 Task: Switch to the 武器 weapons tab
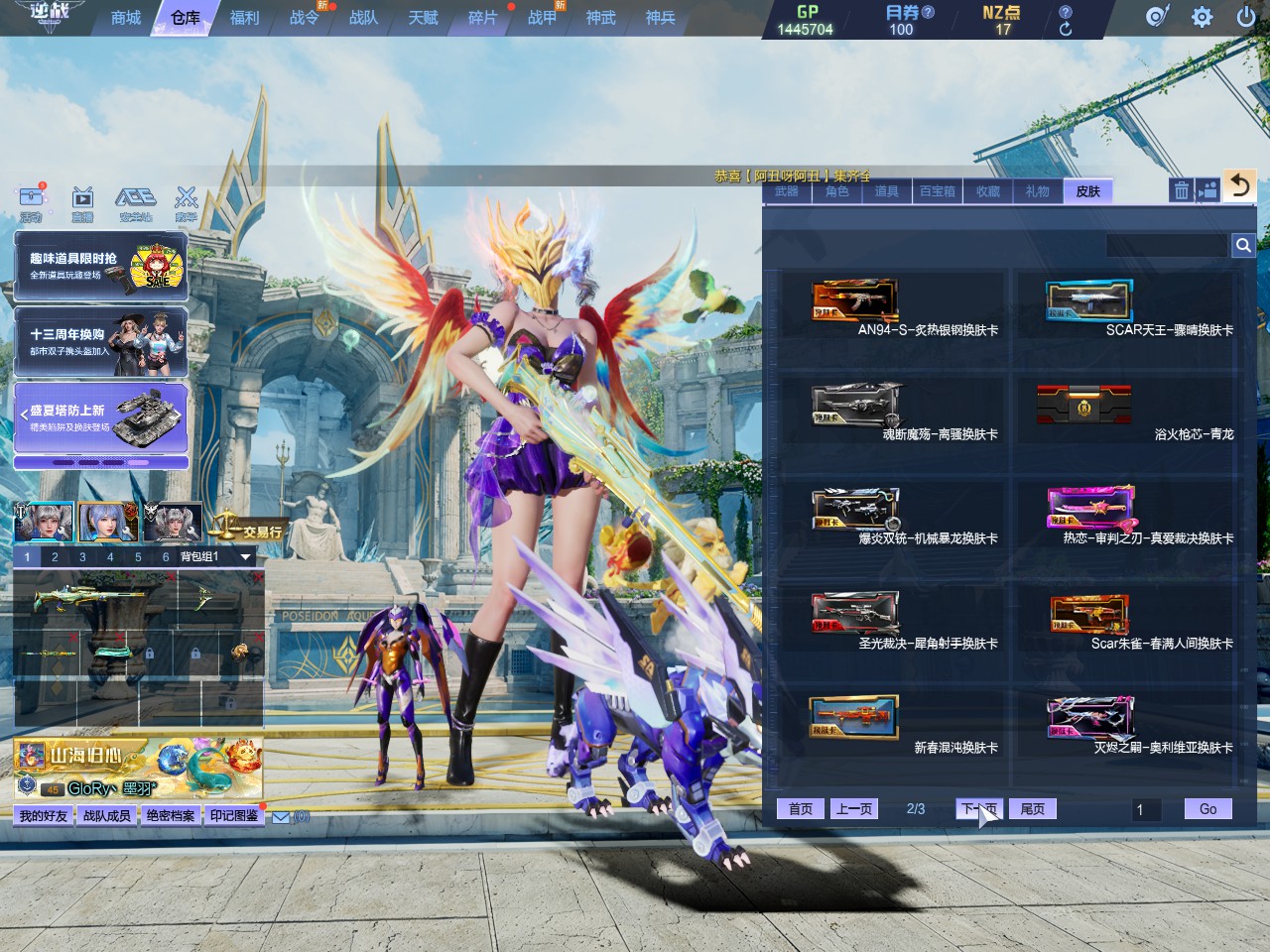point(787,191)
